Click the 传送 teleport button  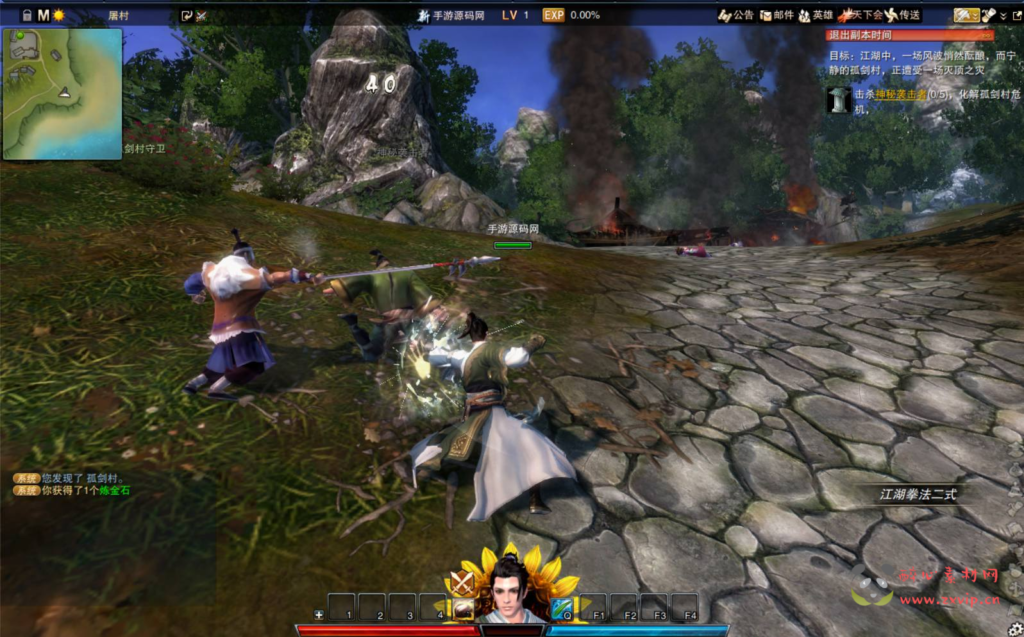[x=902, y=15]
